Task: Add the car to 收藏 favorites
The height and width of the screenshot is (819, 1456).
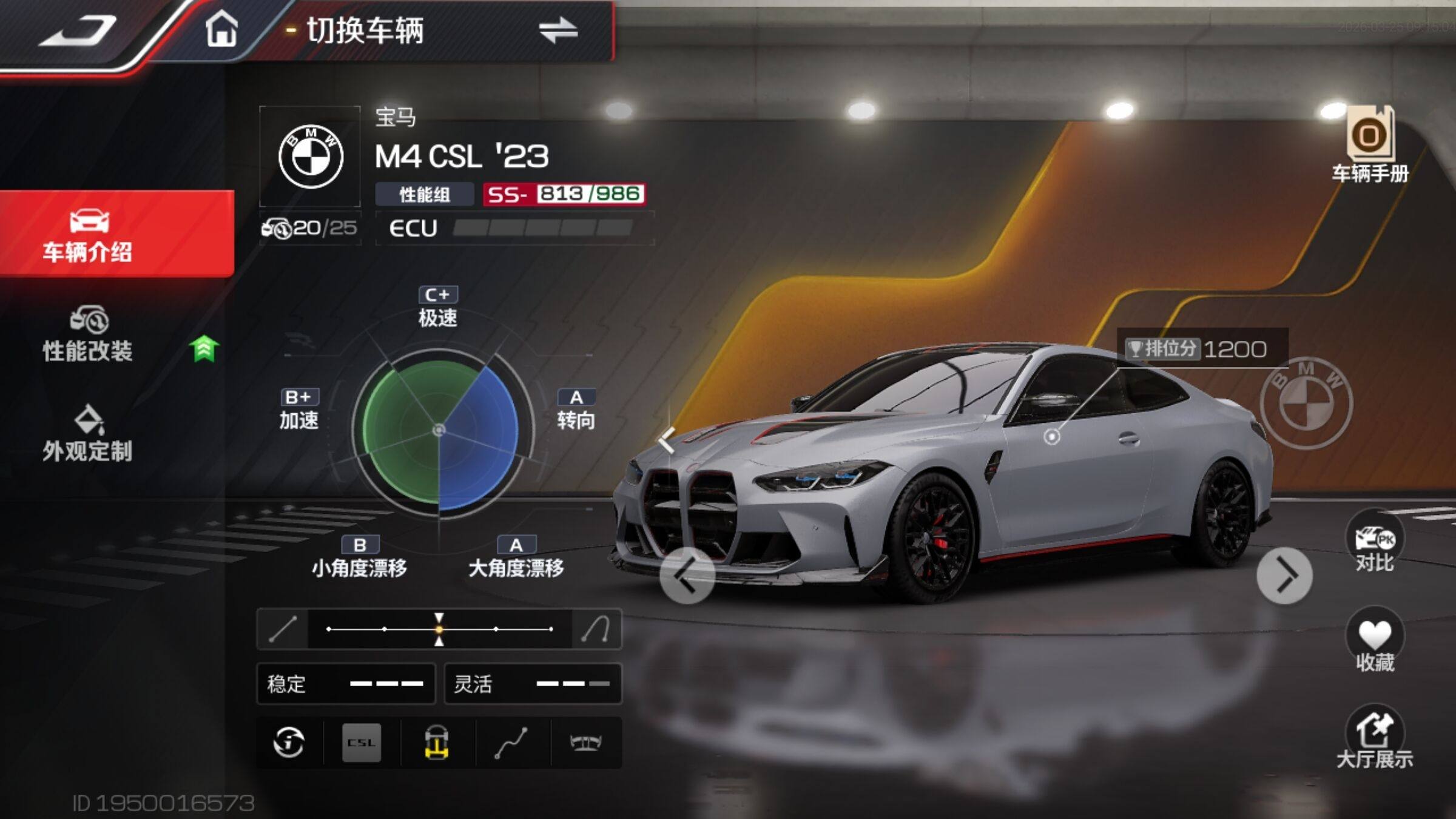Action: click(1375, 642)
